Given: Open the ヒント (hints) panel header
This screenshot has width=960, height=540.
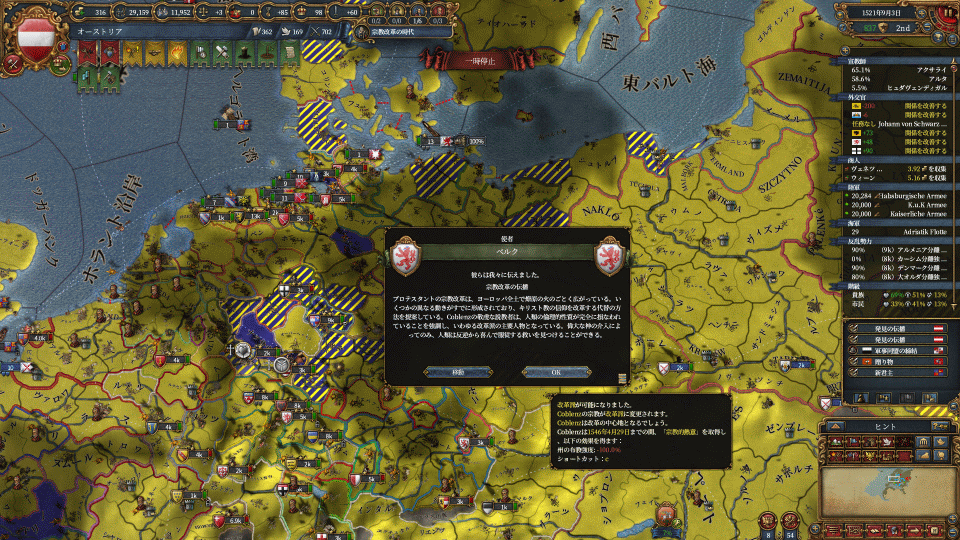Looking at the screenshot, I should pyautogui.click(x=887, y=425).
